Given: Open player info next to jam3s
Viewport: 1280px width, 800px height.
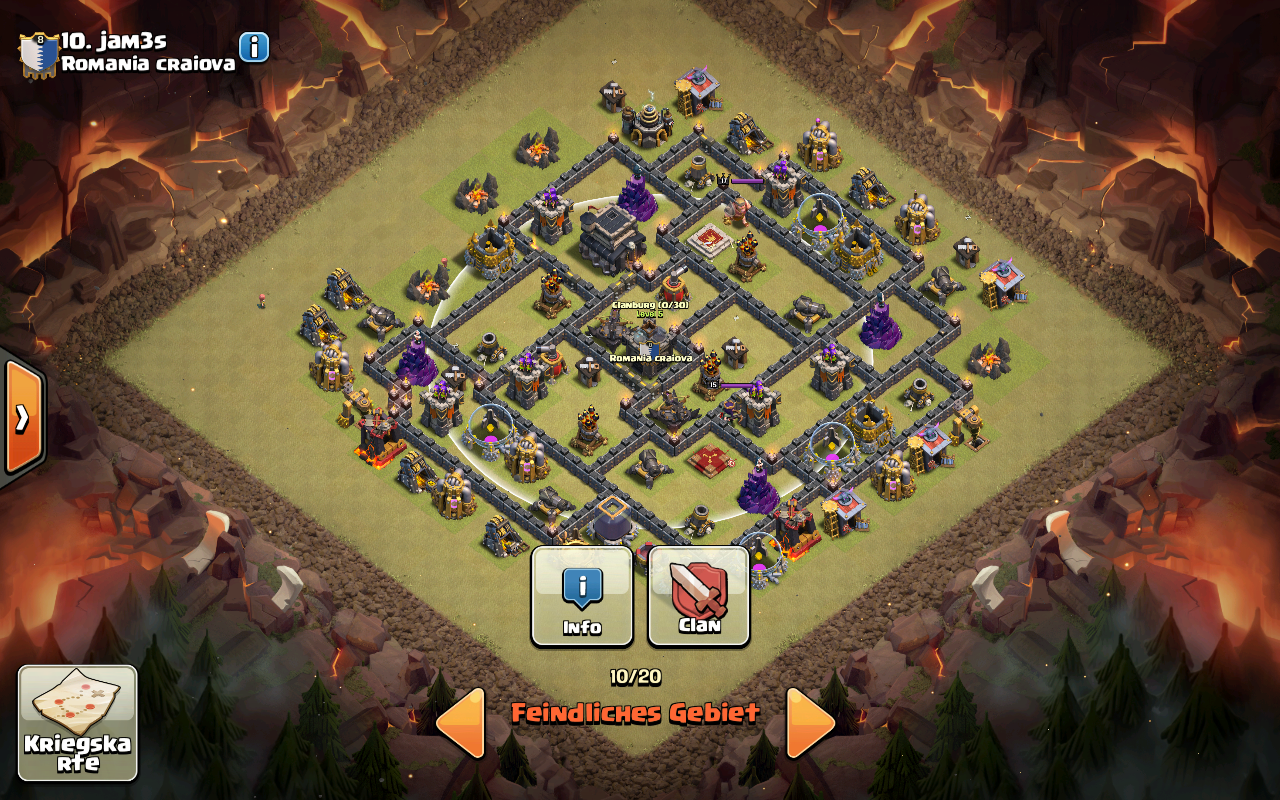Looking at the screenshot, I should (x=254, y=47).
